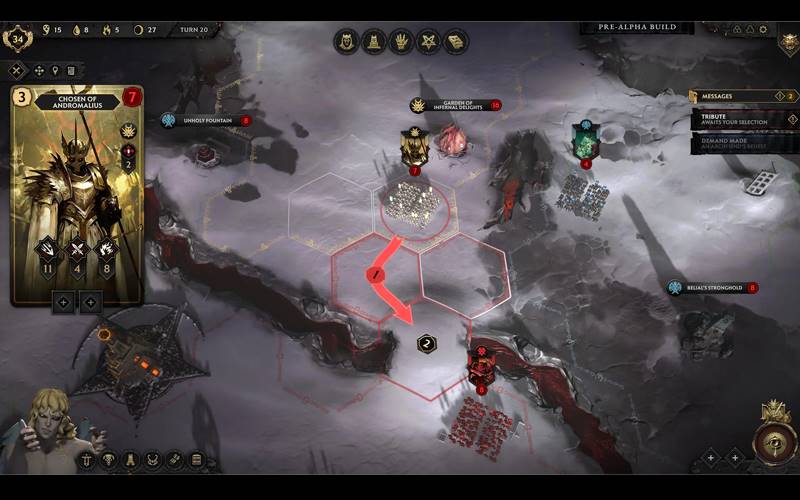This screenshot has width=800, height=500.
Task: Click the crowned head icon in top bar
Action: tap(347, 42)
